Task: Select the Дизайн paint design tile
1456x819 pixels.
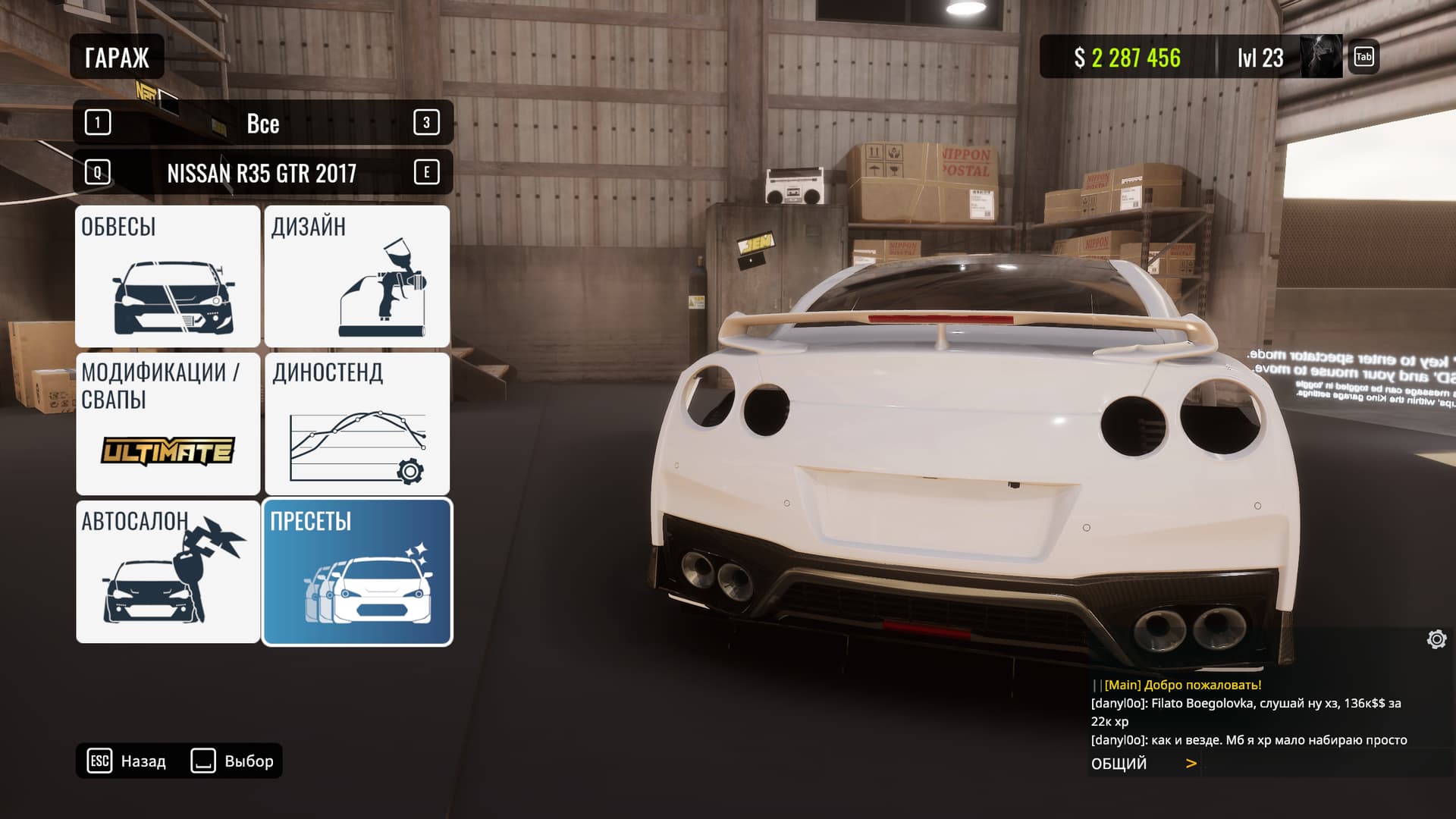Action: 356,276
